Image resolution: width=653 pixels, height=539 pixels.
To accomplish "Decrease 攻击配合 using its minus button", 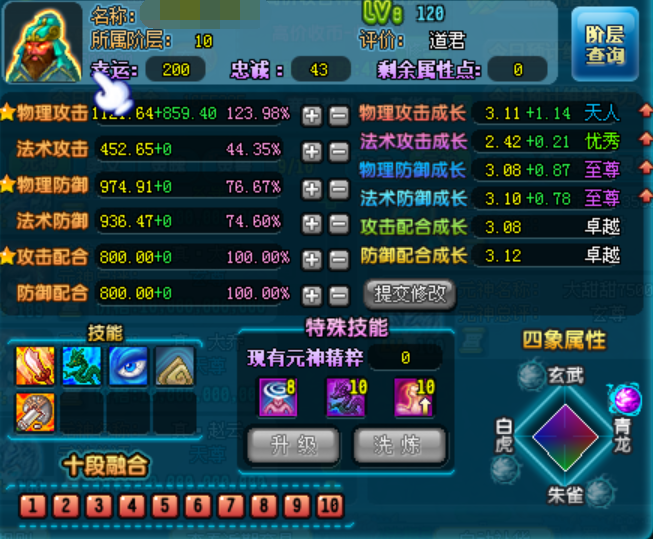I will click(338, 258).
